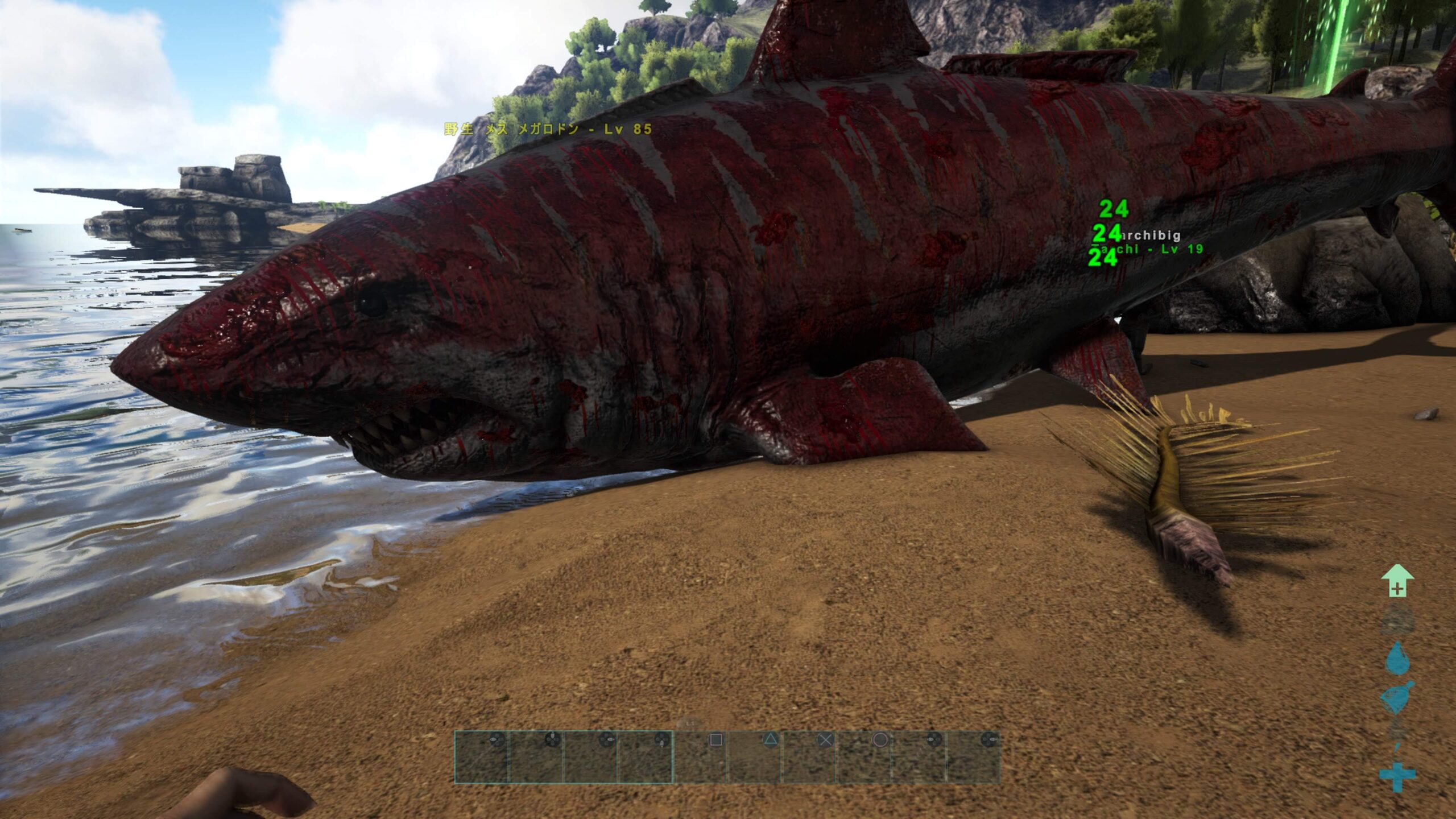Click the green level-up arrow icon
This screenshot has height=819, width=1456.
click(x=1397, y=581)
